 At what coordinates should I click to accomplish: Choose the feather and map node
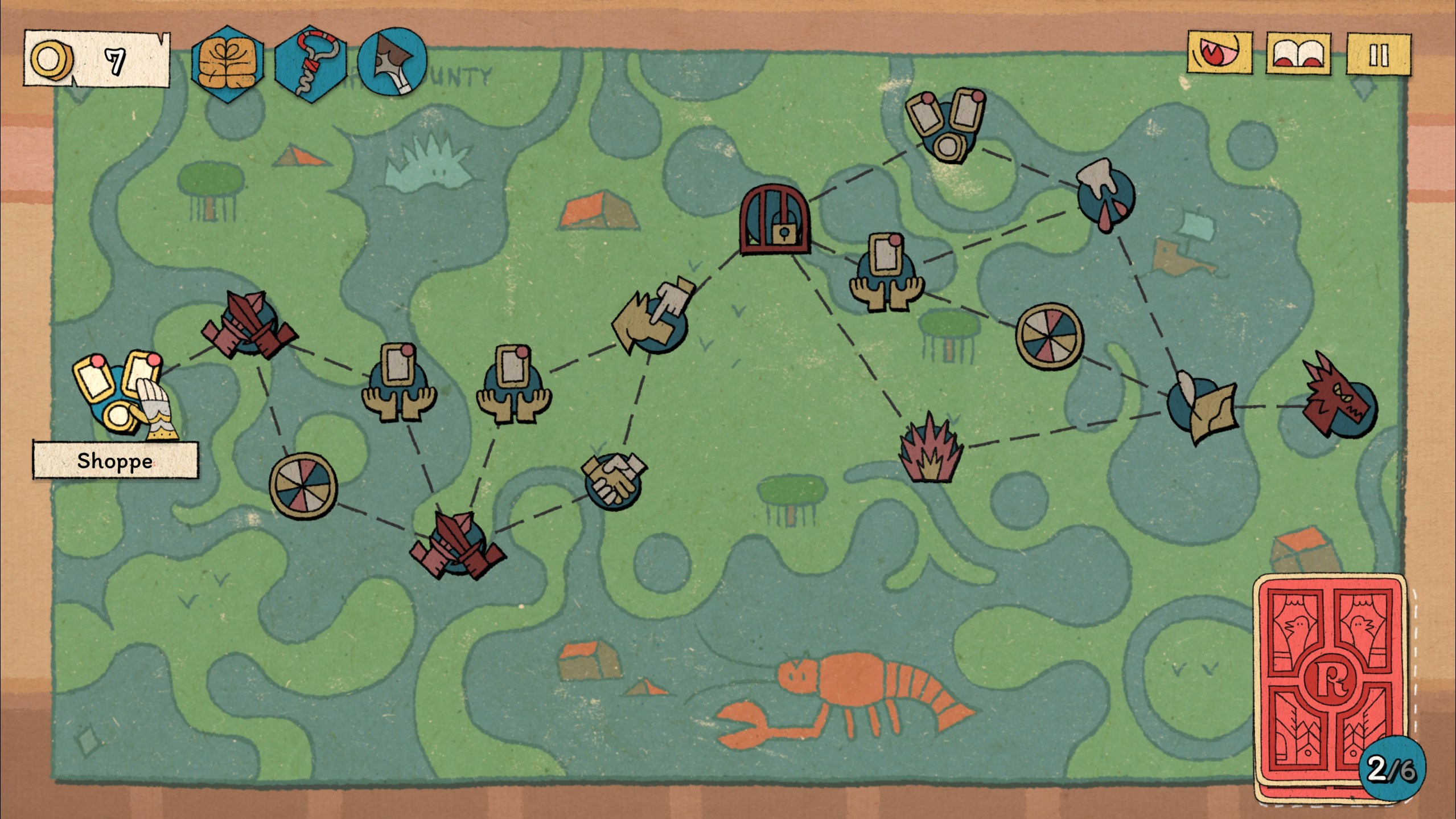[x=1201, y=407]
